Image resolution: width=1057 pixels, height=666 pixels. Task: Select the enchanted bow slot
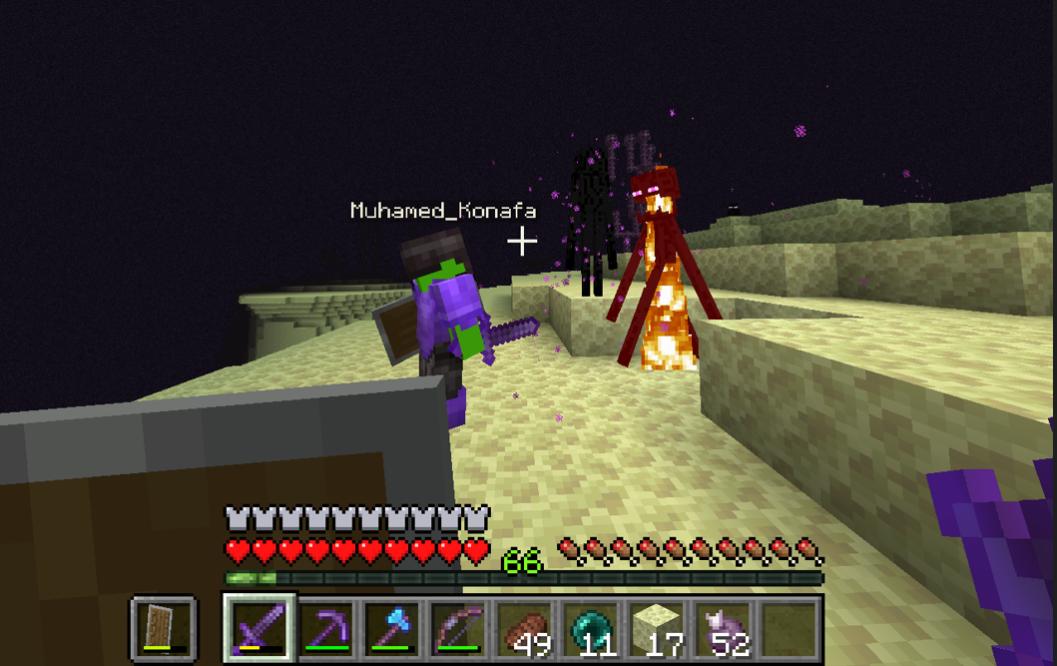pos(459,629)
